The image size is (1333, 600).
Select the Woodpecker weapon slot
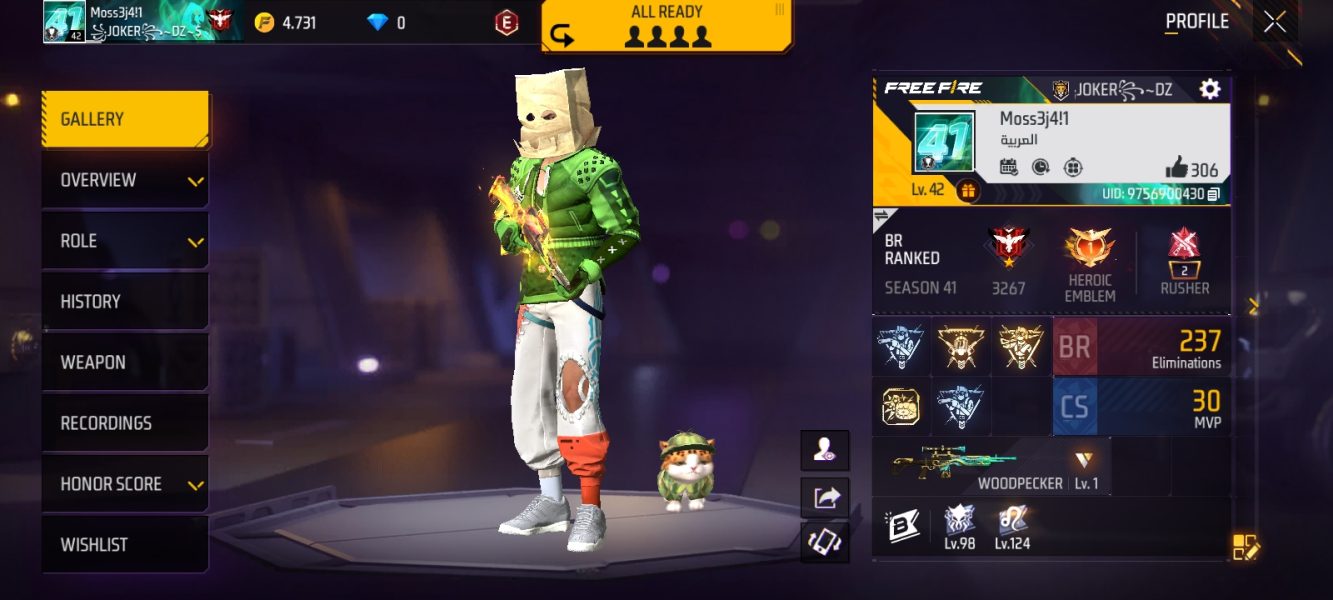(x=992, y=466)
